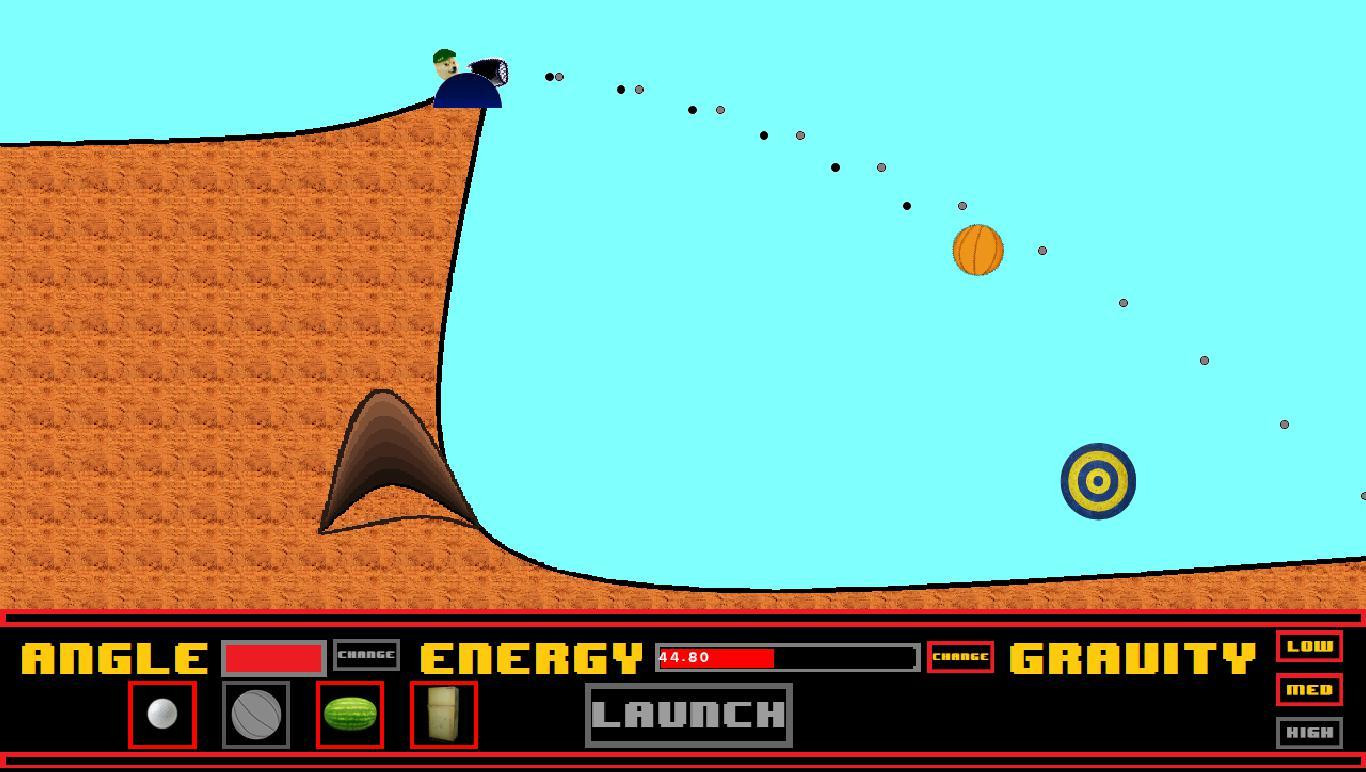Click the red angle indicator bar

pyautogui.click(x=274, y=657)
